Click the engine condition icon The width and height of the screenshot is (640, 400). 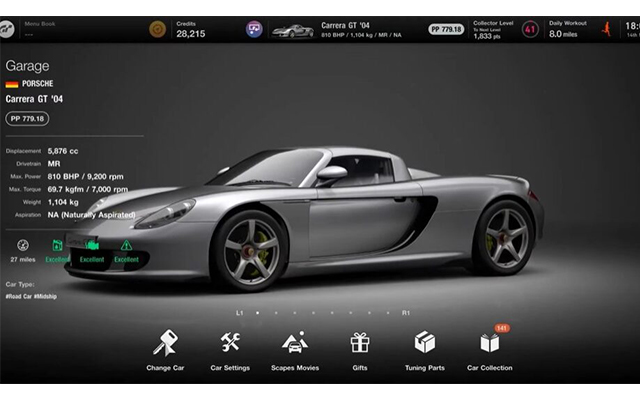92,245
